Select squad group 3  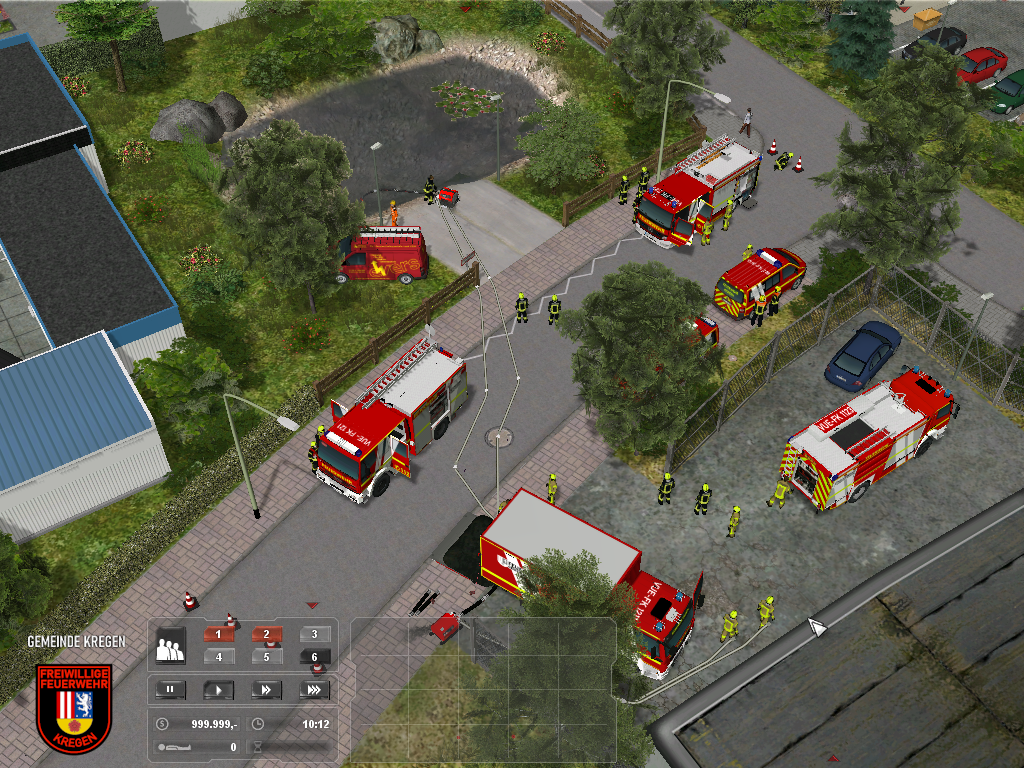tap(314, 634)
